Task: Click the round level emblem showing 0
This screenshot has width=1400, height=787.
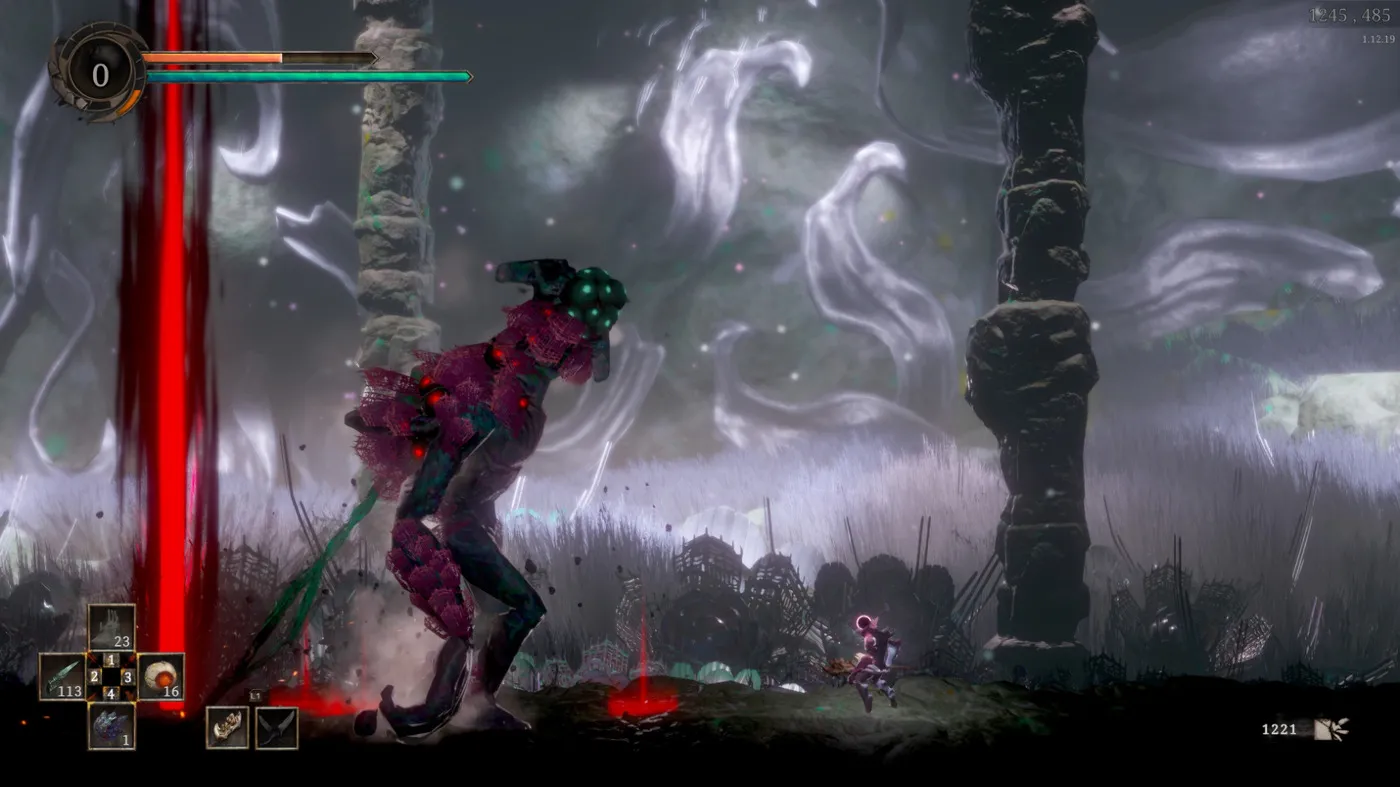Action: coord(100,75)
